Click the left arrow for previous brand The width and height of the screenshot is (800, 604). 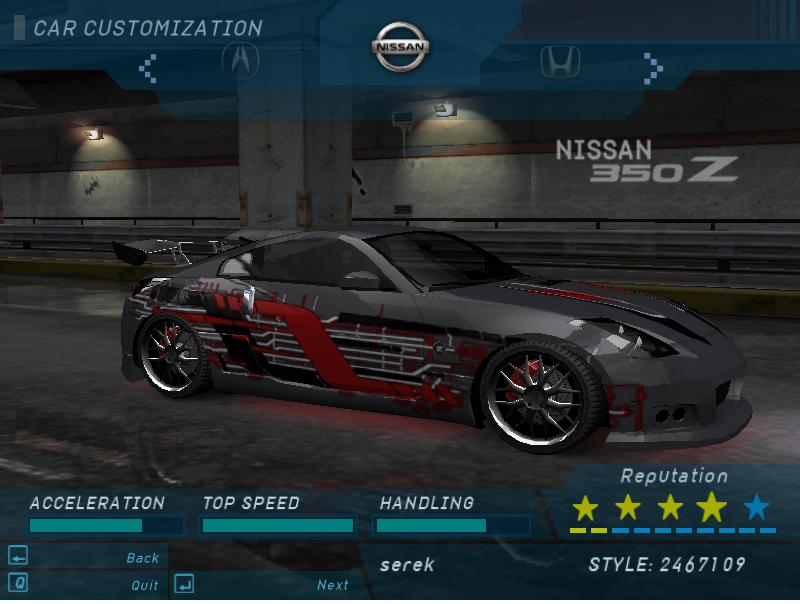click(148, 68)
